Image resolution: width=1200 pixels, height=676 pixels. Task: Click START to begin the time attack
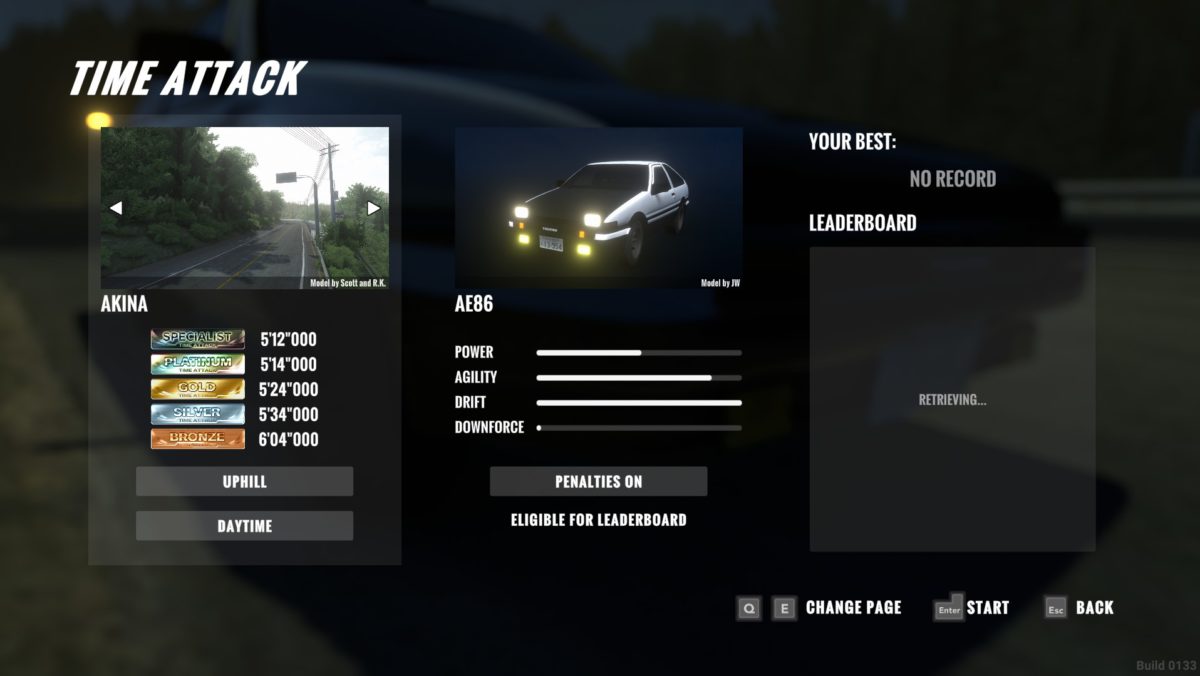(x=986, y=608)
